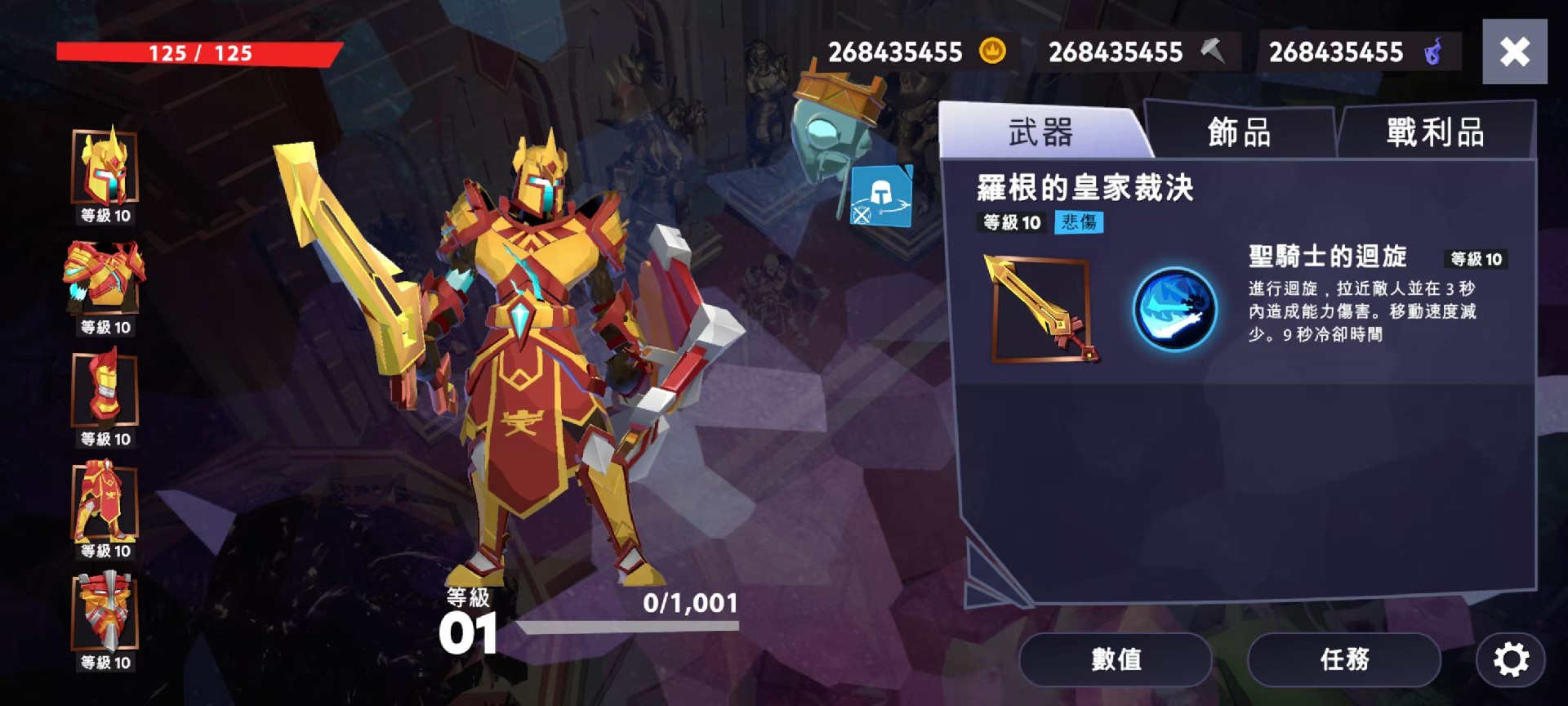Image resolution: width=1568 pixels, height=706 pixels.
Task: Click the 聖騎士的迴旋 skill icon
Action: click(1174, 310)
